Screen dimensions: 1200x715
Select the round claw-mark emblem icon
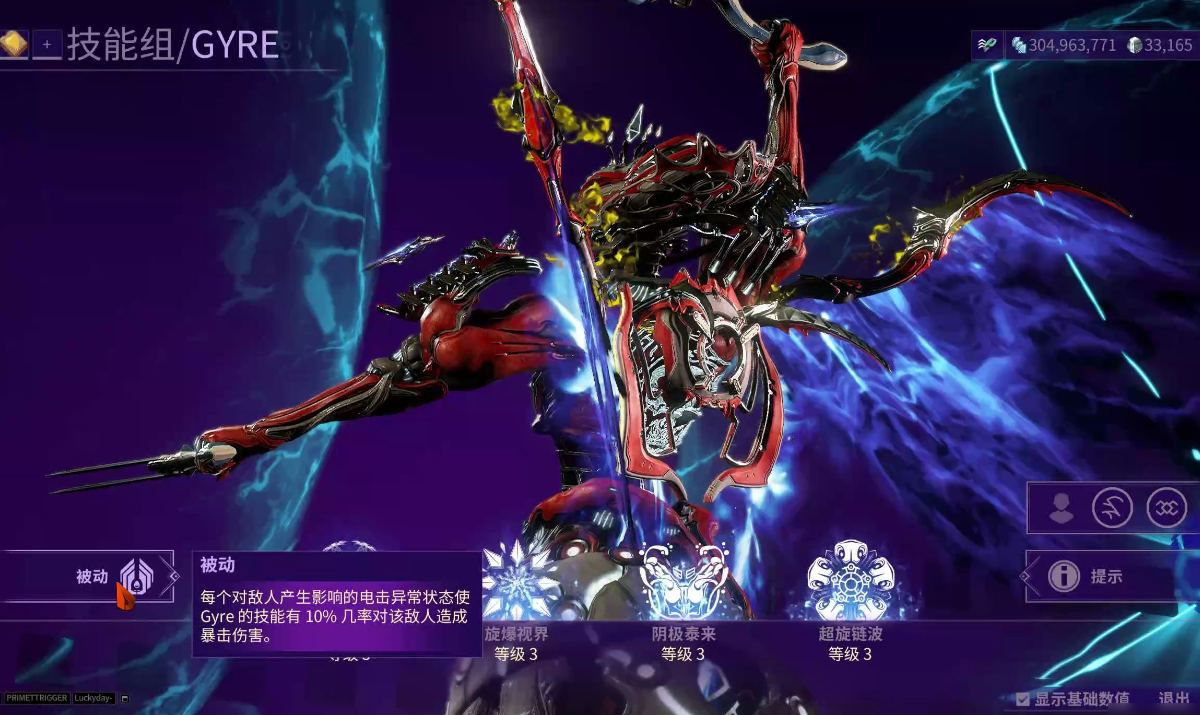pyautogui.click(x=1112, y=508)
